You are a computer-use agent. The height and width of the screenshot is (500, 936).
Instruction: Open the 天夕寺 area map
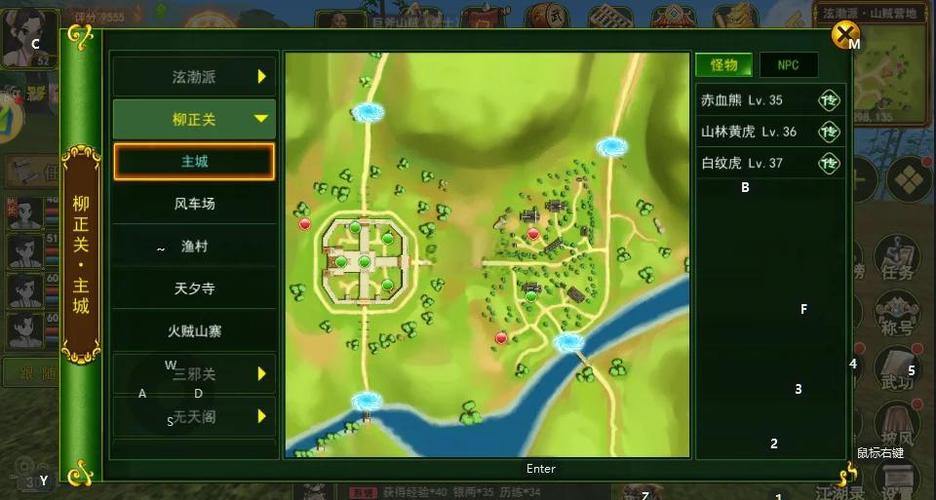pyautogui.click(x=193, y=288)
